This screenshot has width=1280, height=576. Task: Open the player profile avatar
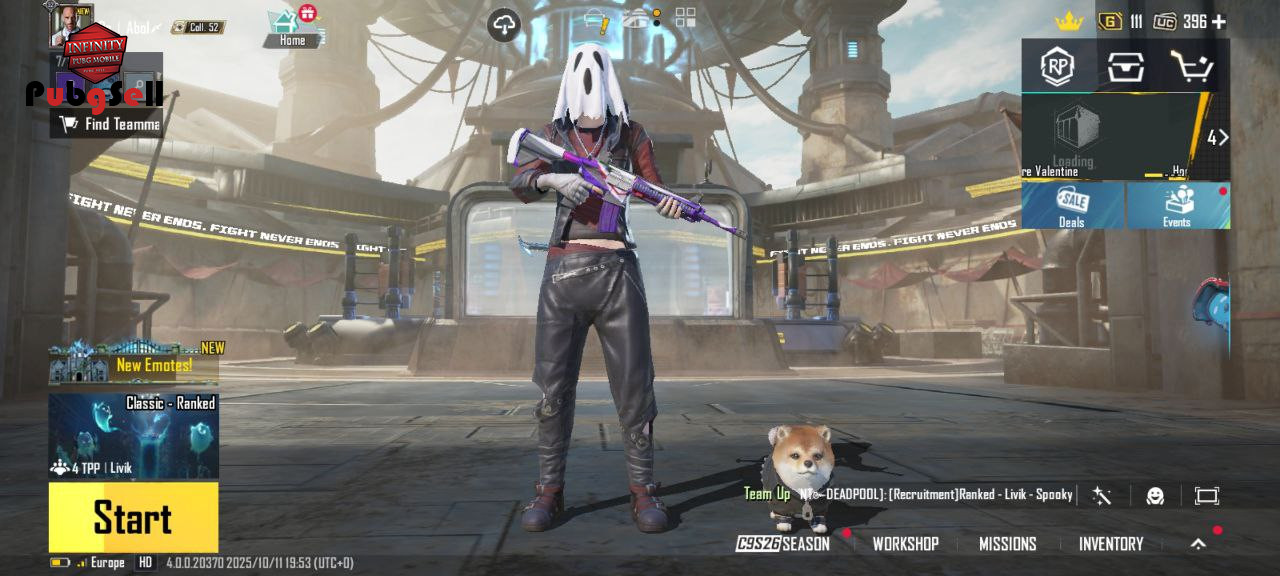pos(70,24)
